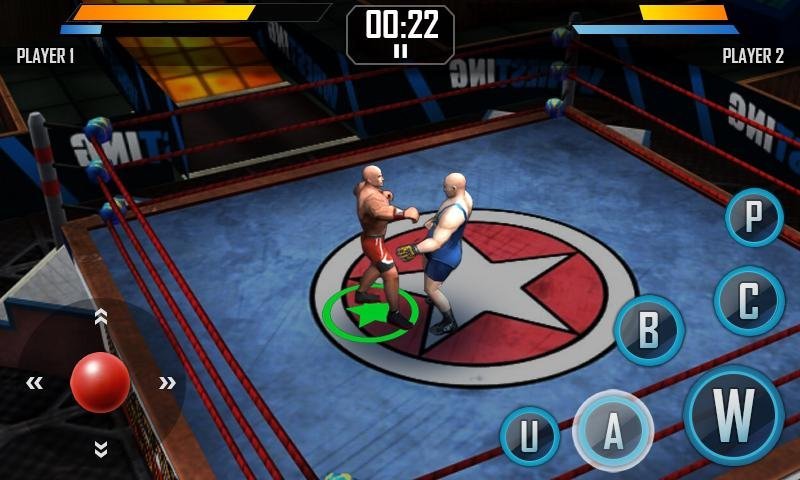Pause the match with the pause icon

pos(400,51)
